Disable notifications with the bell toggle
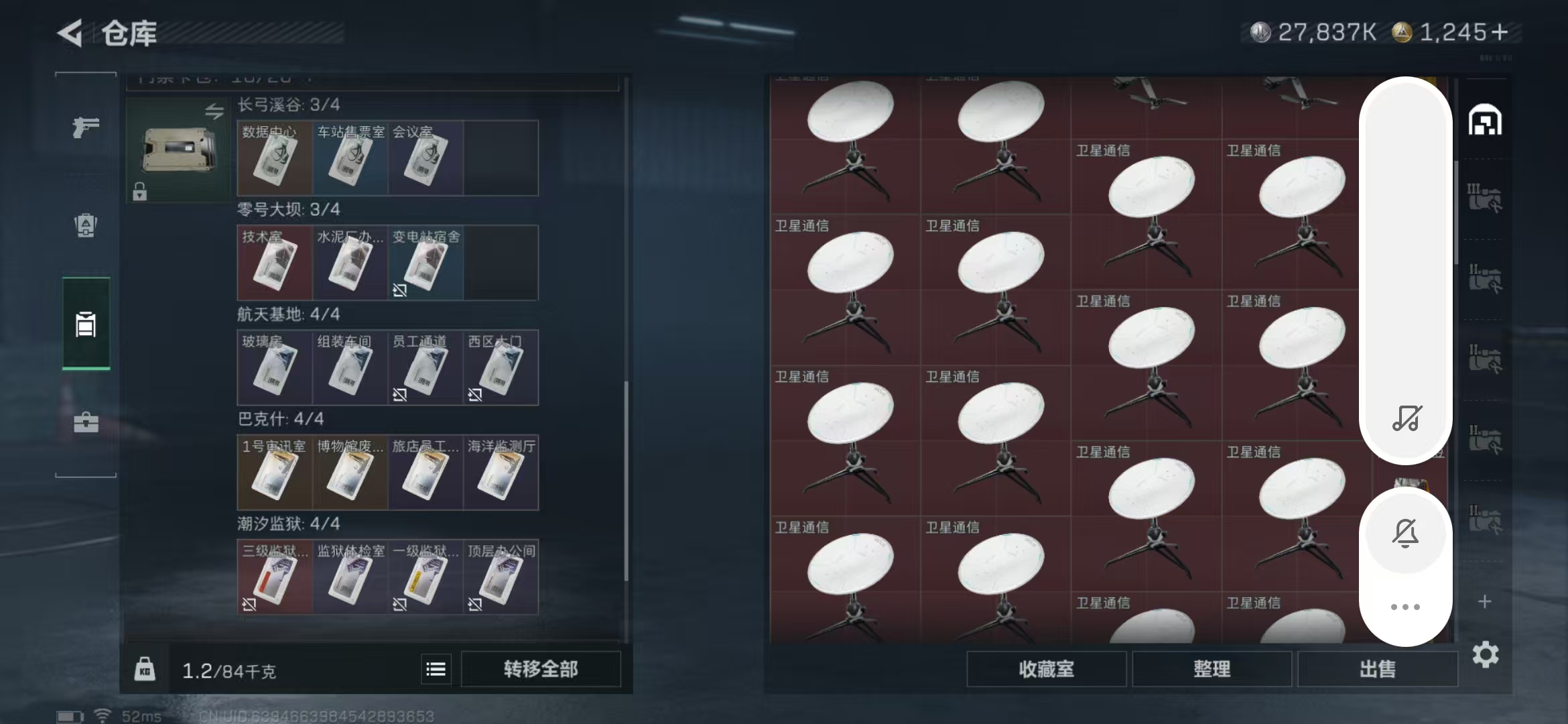 click(x=1405, y=533)
